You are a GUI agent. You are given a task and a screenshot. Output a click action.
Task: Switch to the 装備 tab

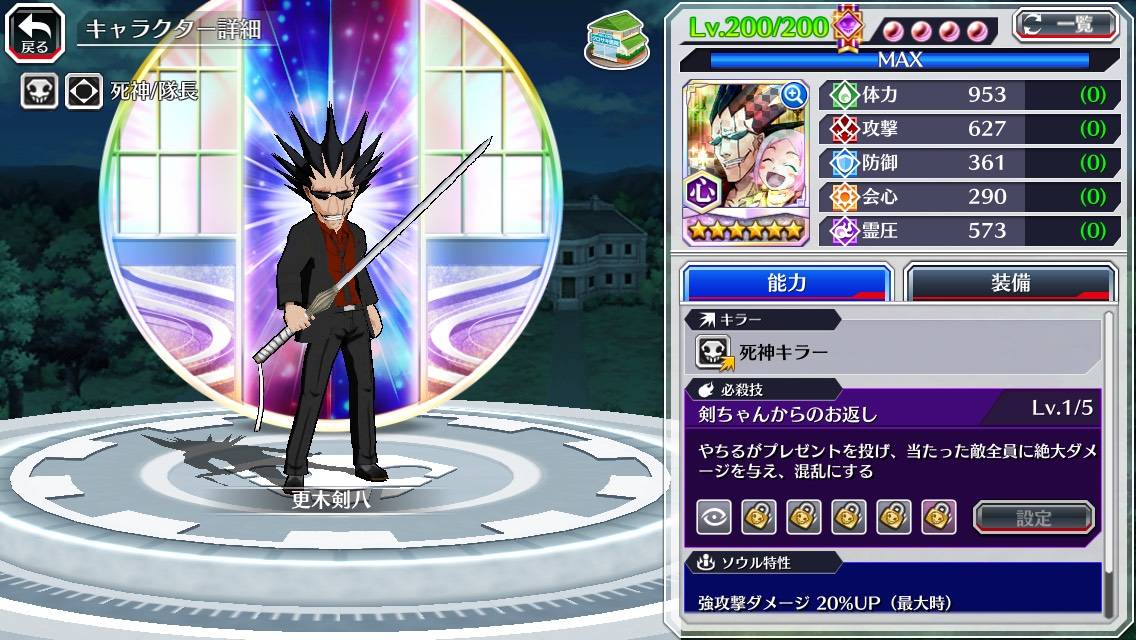(x=1010, y=283)
